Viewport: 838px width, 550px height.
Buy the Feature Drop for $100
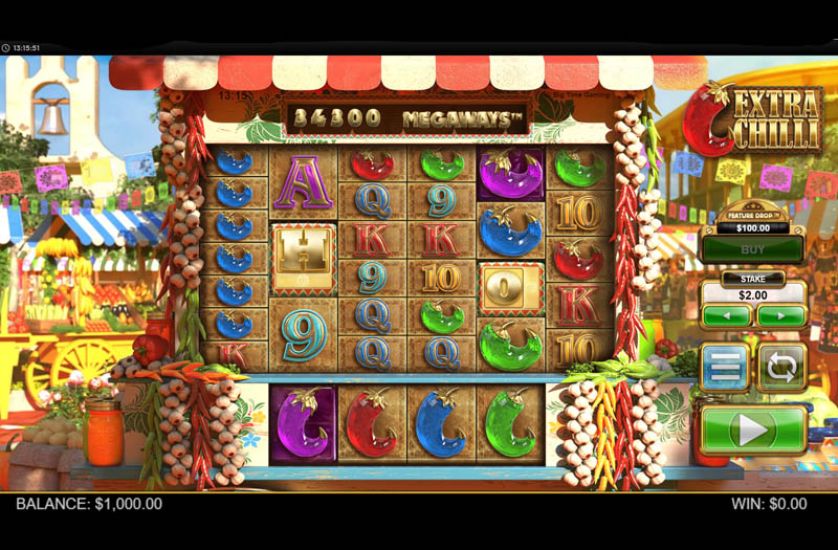tap(752, 249)
